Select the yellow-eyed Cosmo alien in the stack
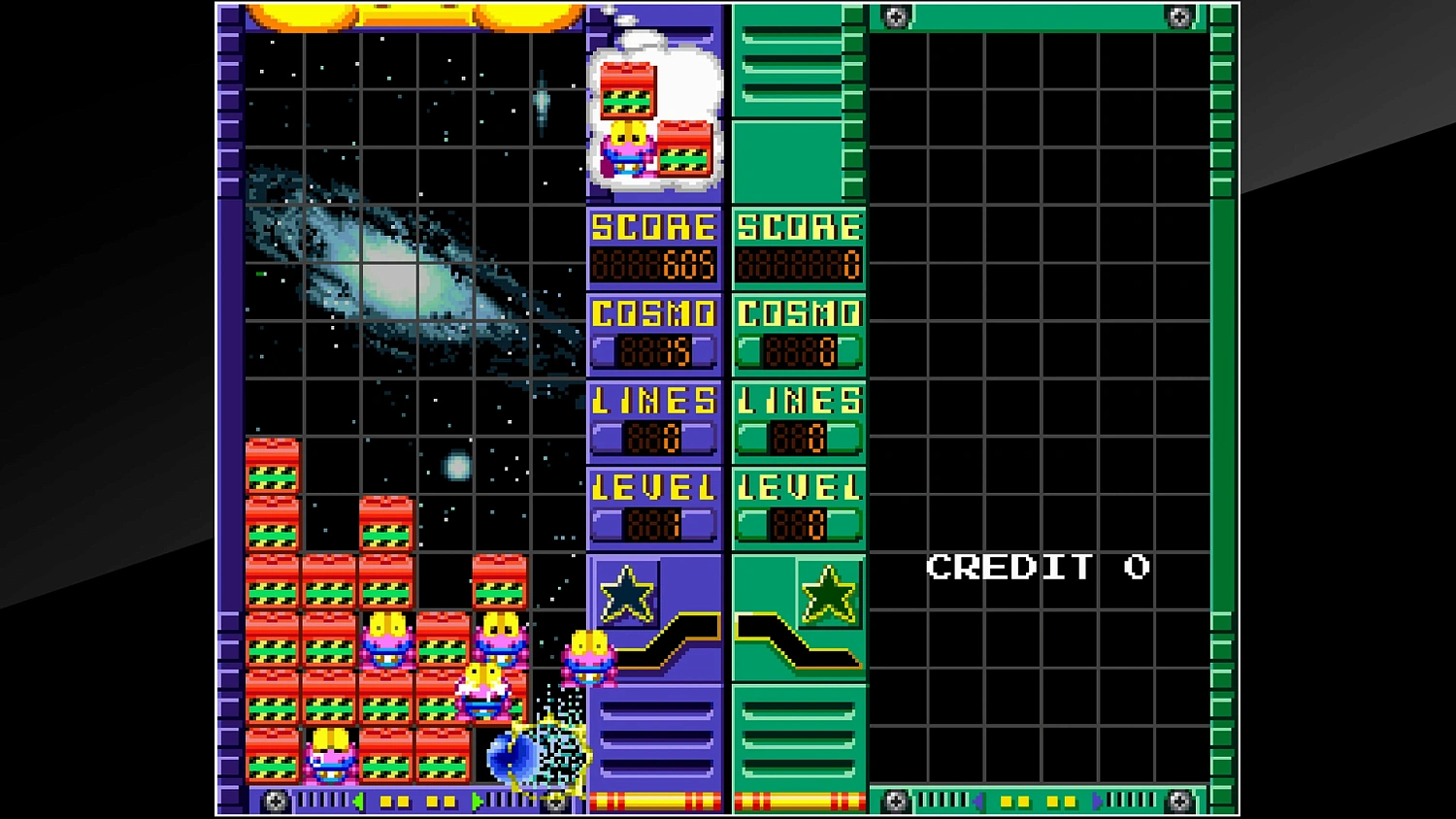 pos(387,640)
